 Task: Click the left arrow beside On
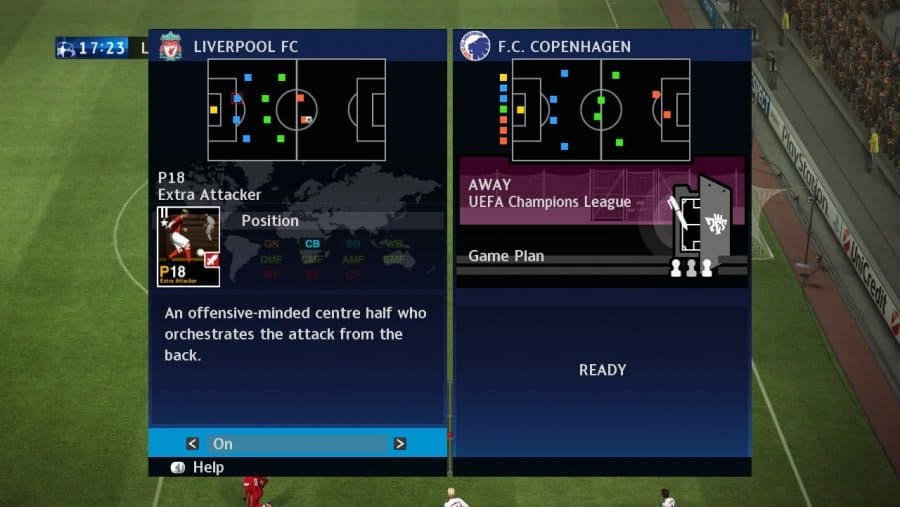click(x=194, y=443)
